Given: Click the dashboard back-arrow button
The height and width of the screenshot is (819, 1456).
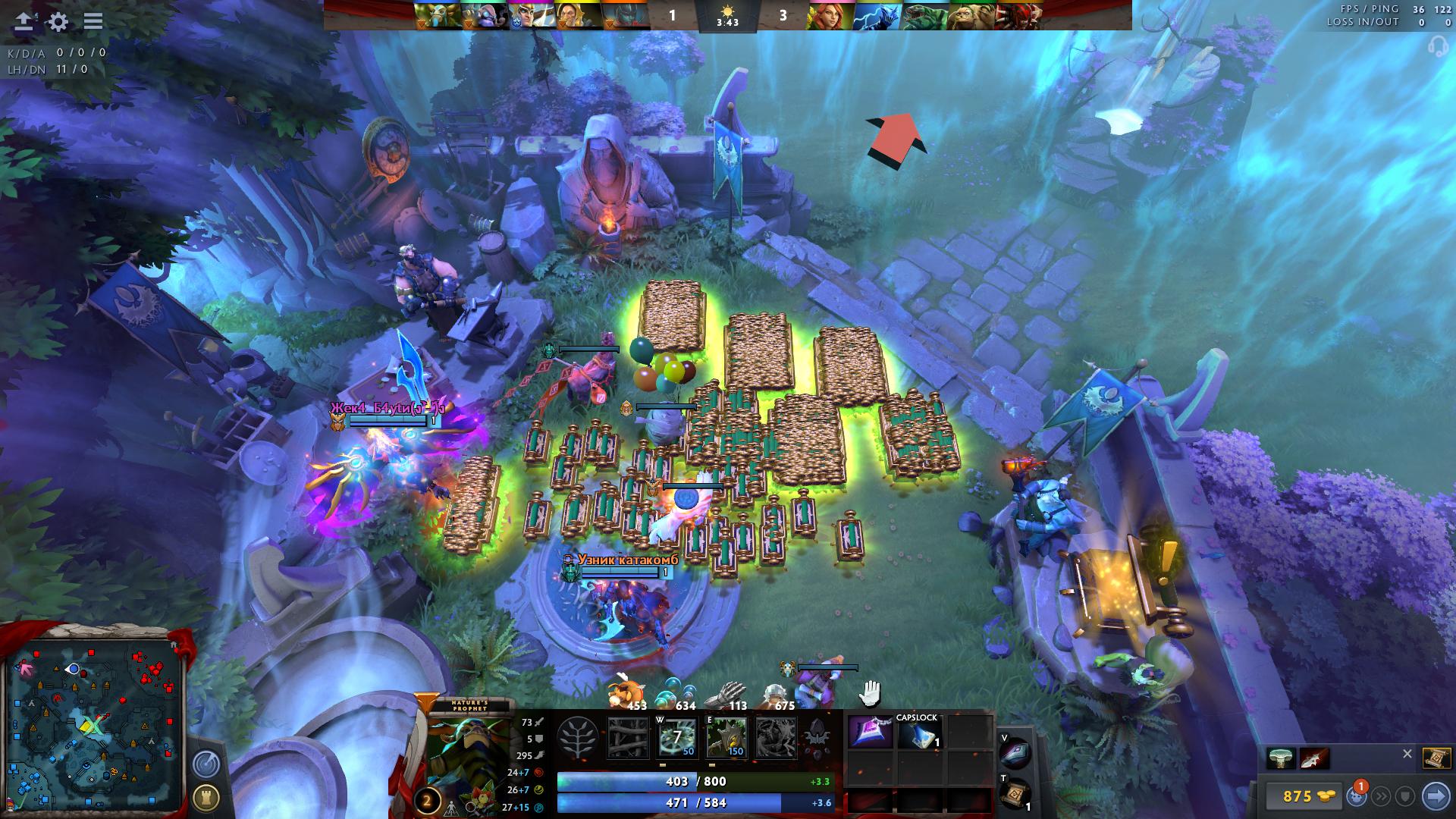Looking at the screenshot, I should coord(24,21).
